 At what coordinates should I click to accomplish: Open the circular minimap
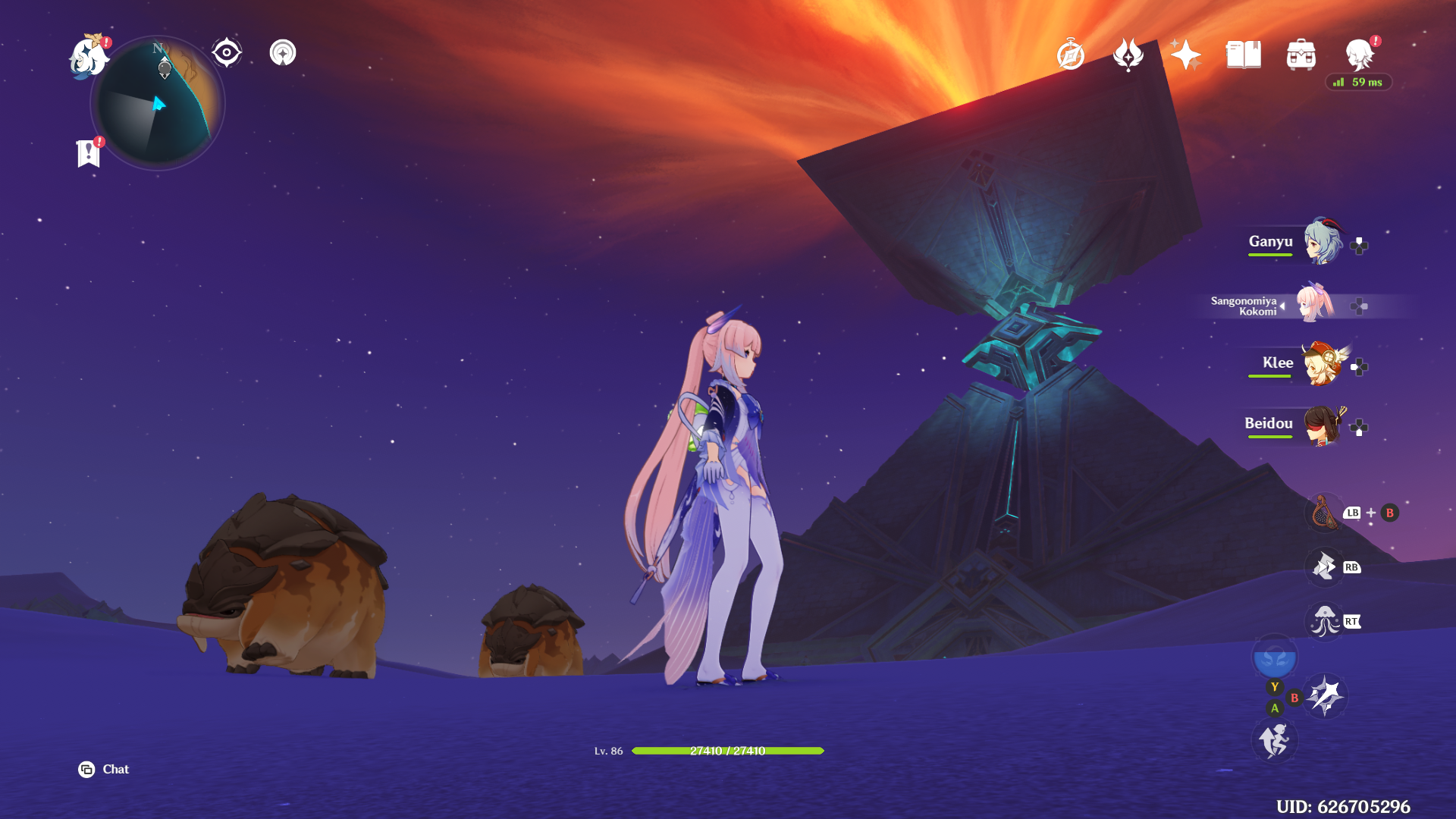click(x=158, y=104)
